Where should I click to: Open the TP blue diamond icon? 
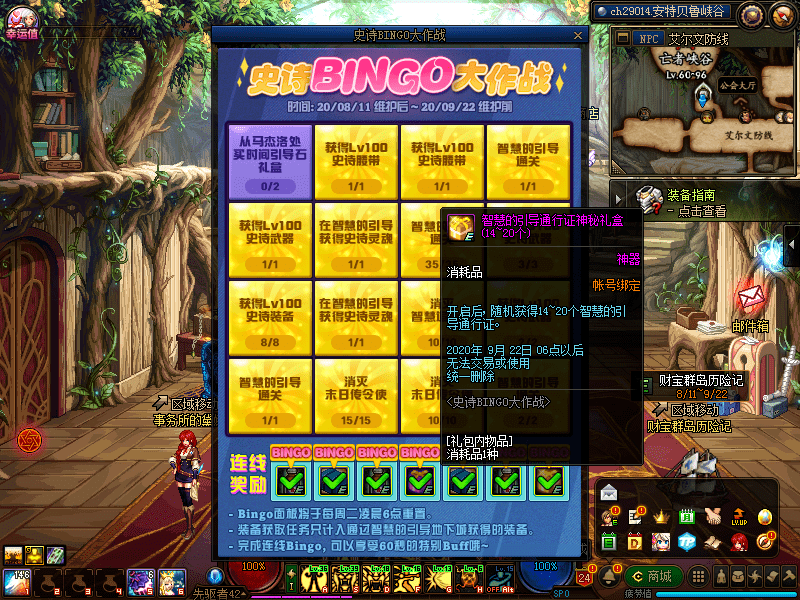686,542
